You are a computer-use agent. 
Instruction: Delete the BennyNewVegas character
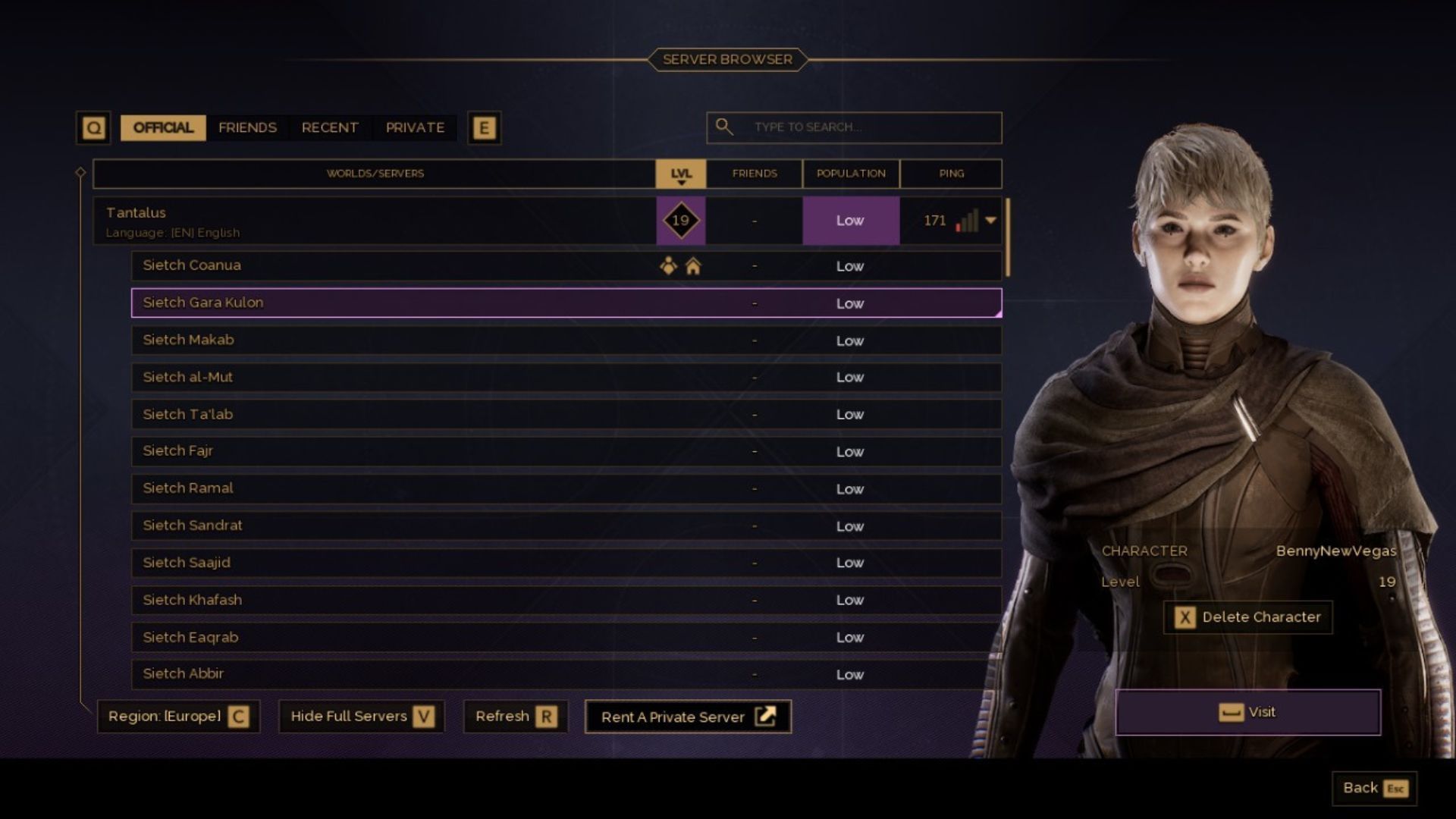(x=1247, y=617)
